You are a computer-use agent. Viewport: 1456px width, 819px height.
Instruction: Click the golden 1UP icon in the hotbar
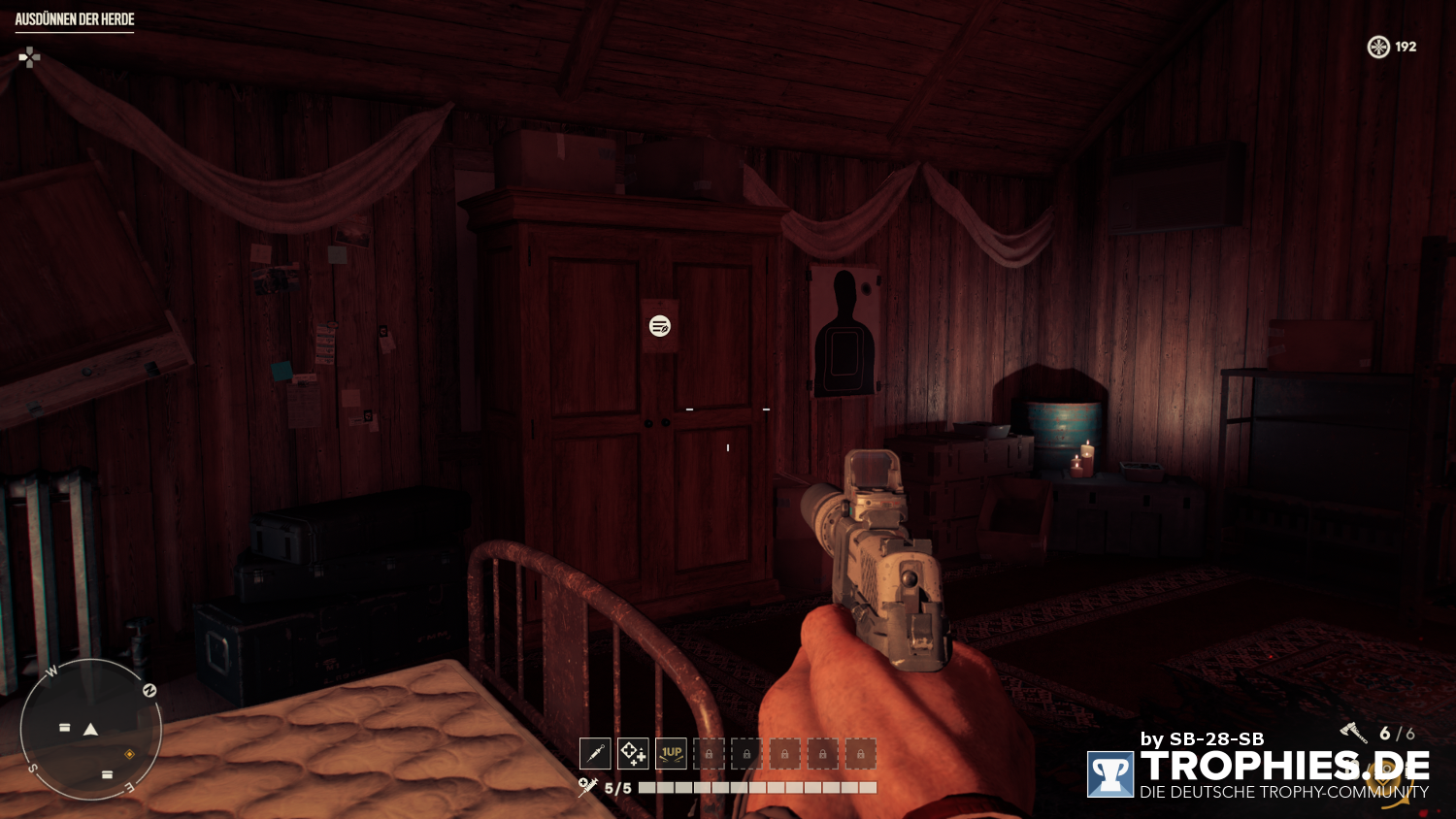(x=670, y=753)
